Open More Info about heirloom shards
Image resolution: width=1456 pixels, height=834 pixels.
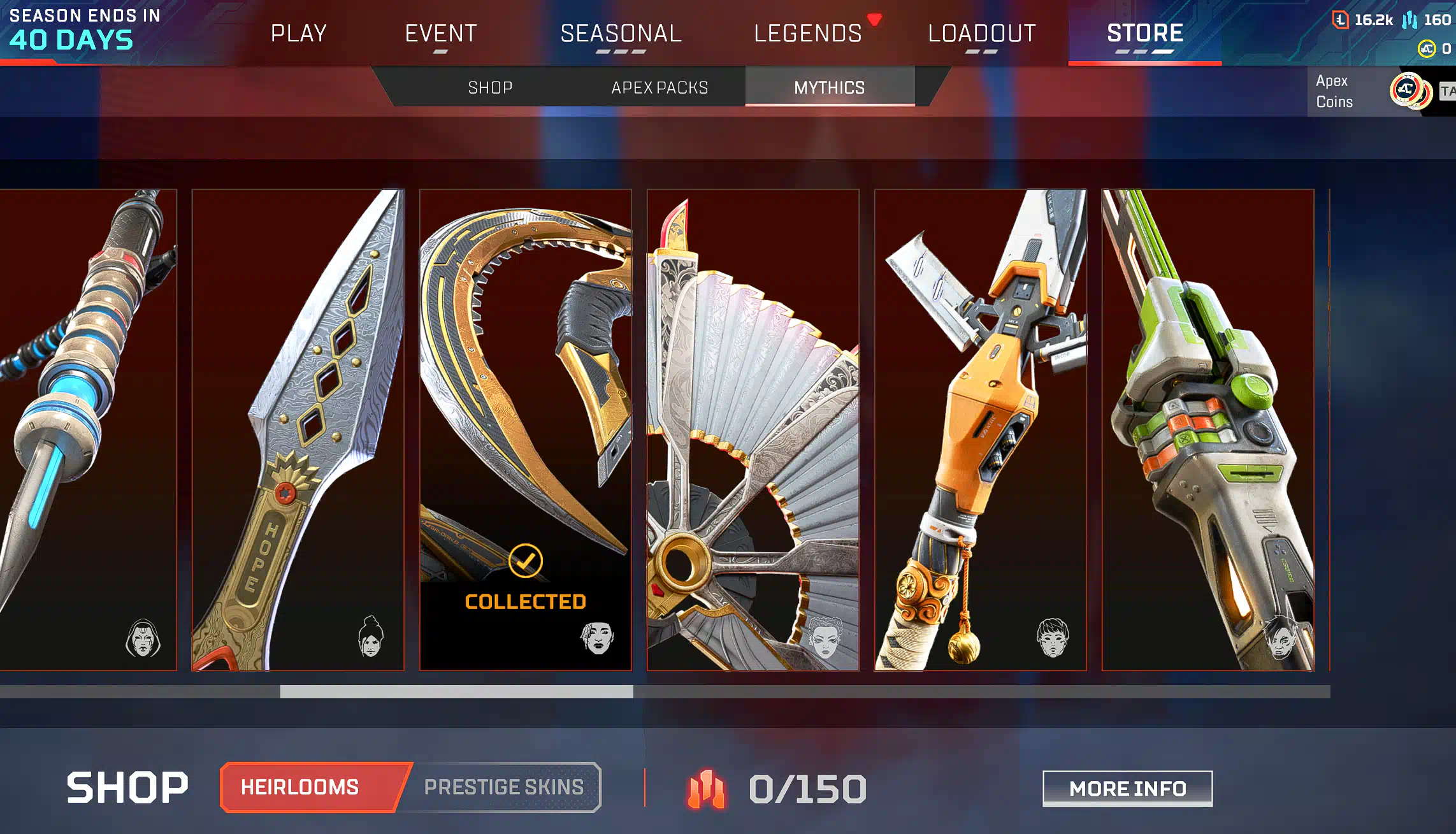[1127, 789]
